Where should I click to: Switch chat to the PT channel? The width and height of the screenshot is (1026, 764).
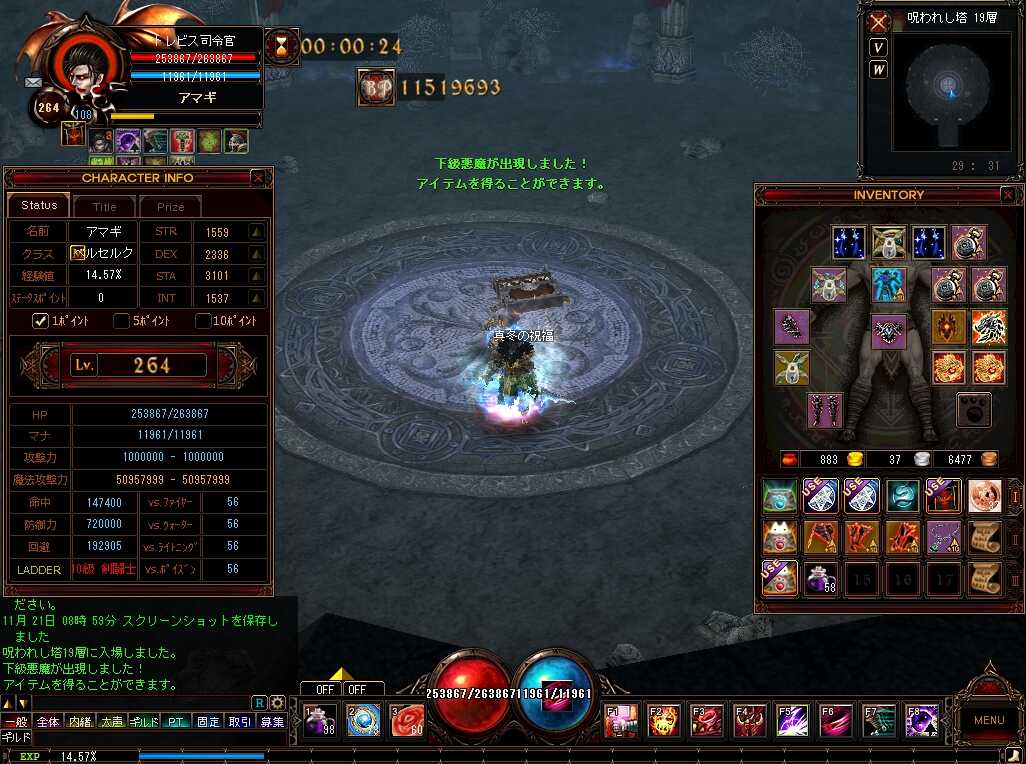pyautogui.click(x=176, y=721)
